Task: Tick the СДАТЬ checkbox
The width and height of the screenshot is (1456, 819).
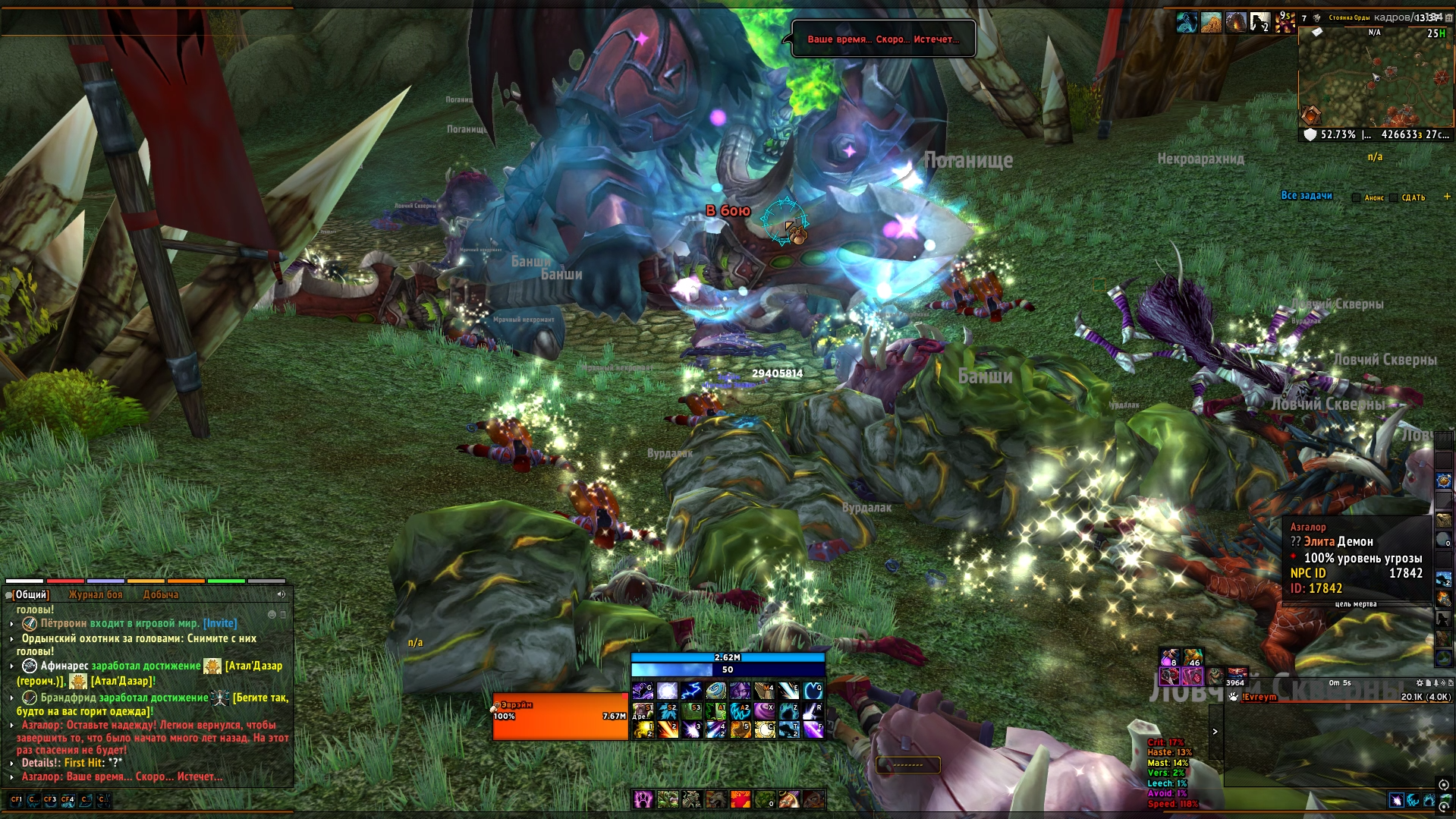Action: (1394, 197)
